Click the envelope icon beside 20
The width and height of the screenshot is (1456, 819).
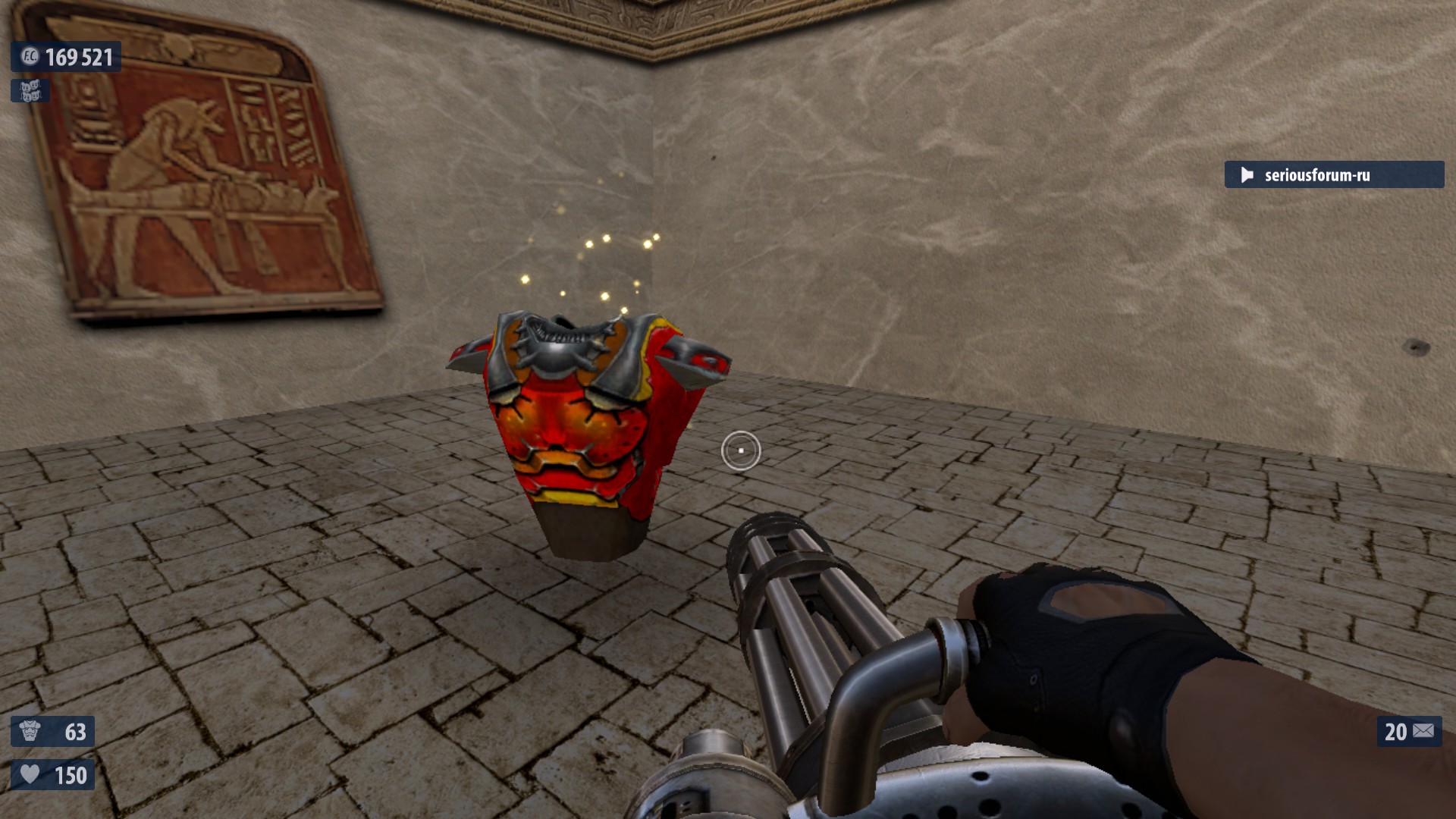tap(1423, 731)
